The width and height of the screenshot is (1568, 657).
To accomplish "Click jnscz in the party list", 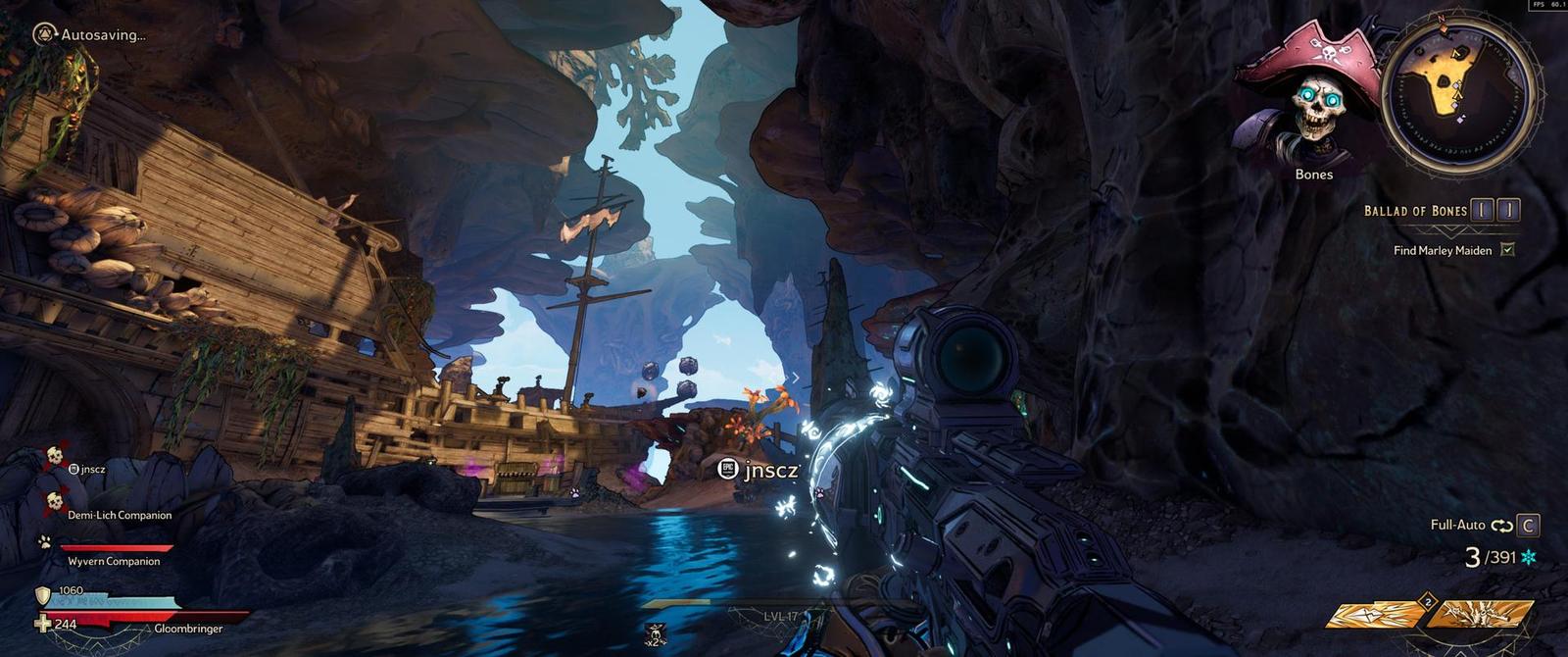I will [x=92, y=469].
